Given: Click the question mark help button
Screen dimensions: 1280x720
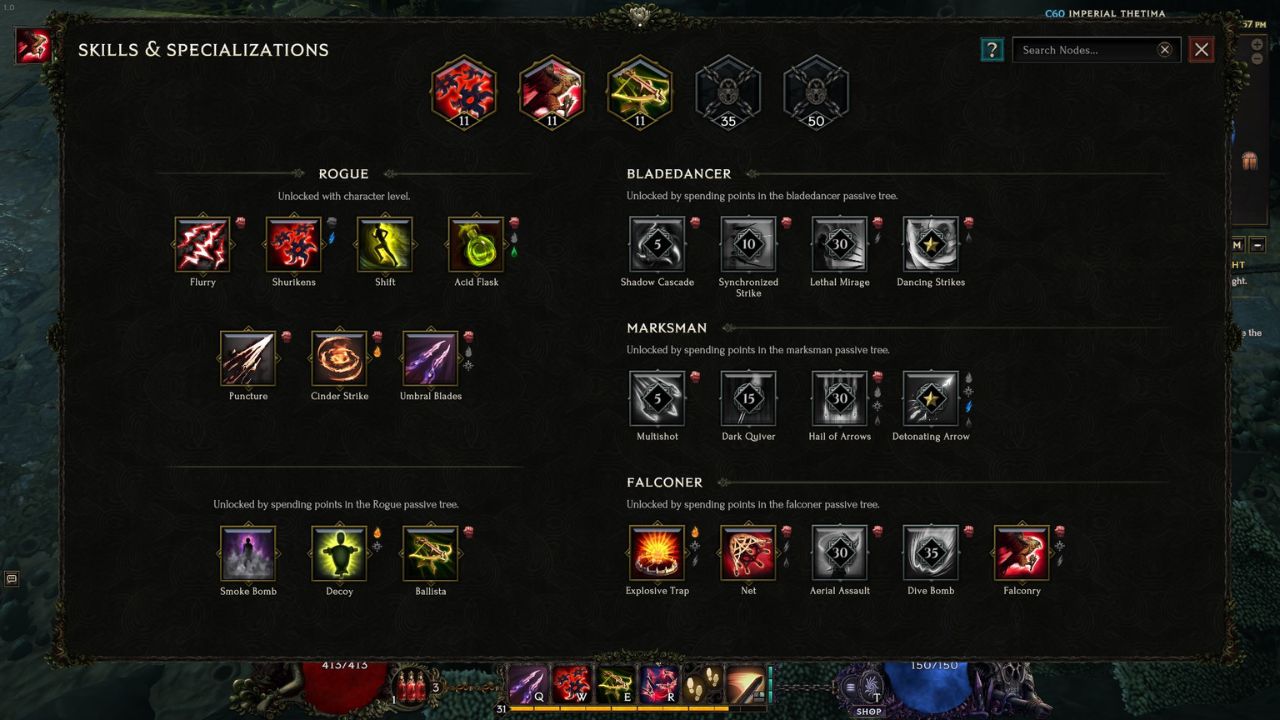Looking at the screenshot, I should tap(991, 49).
